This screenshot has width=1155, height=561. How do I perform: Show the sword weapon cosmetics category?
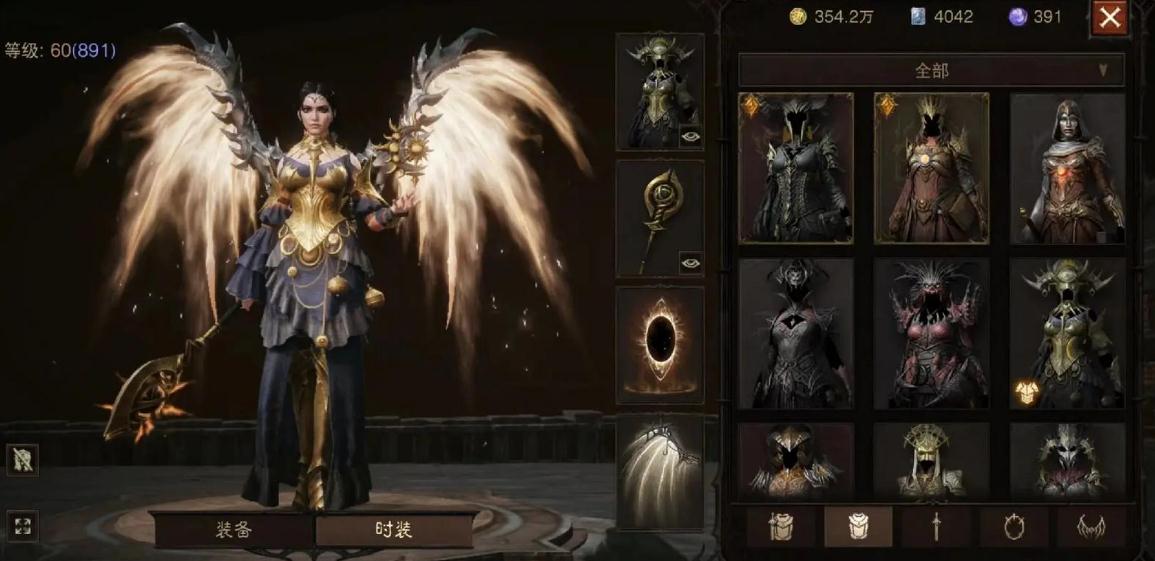coord(936,526)
